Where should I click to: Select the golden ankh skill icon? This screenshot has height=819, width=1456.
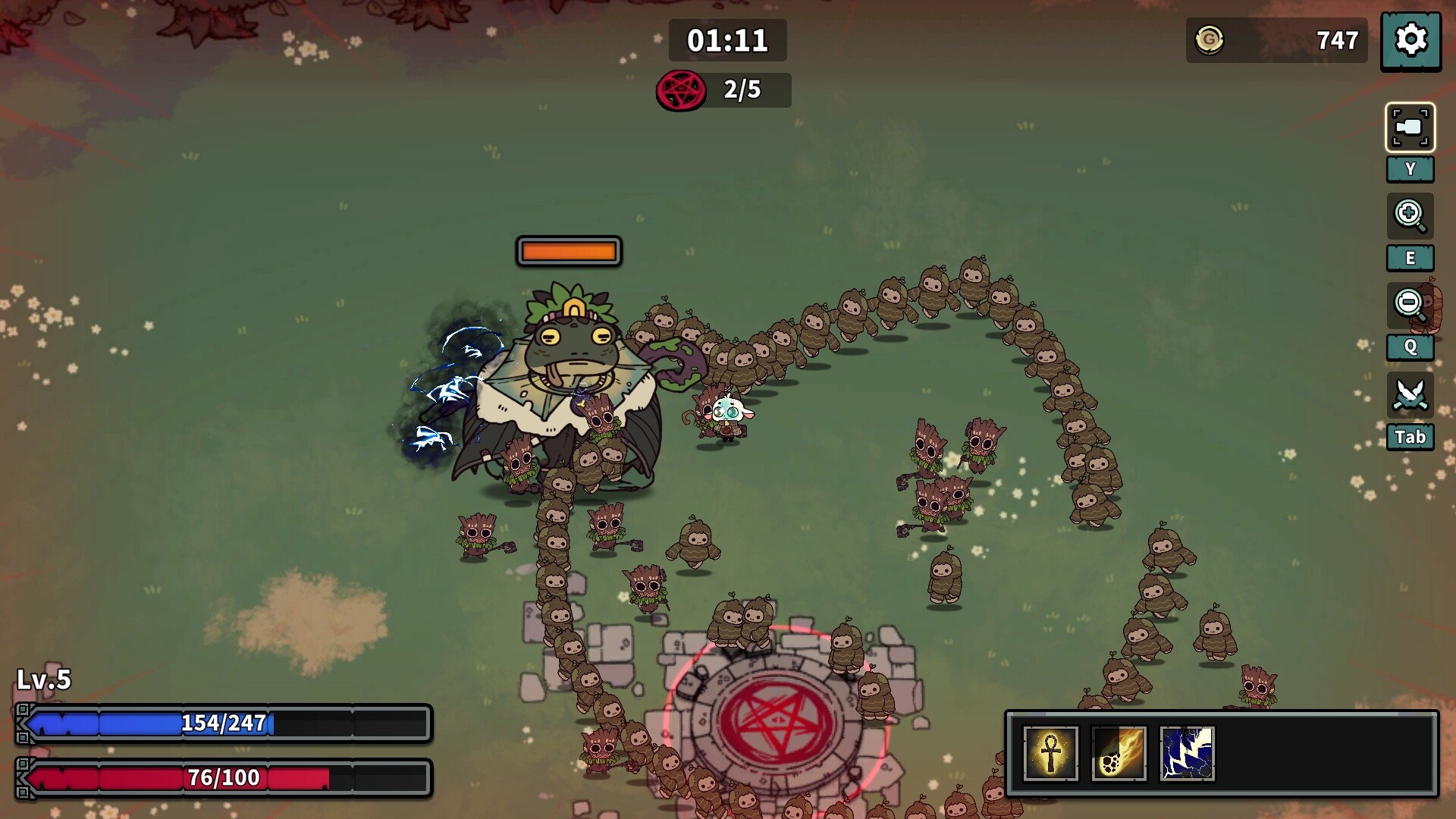click(x=1050, y=753)
